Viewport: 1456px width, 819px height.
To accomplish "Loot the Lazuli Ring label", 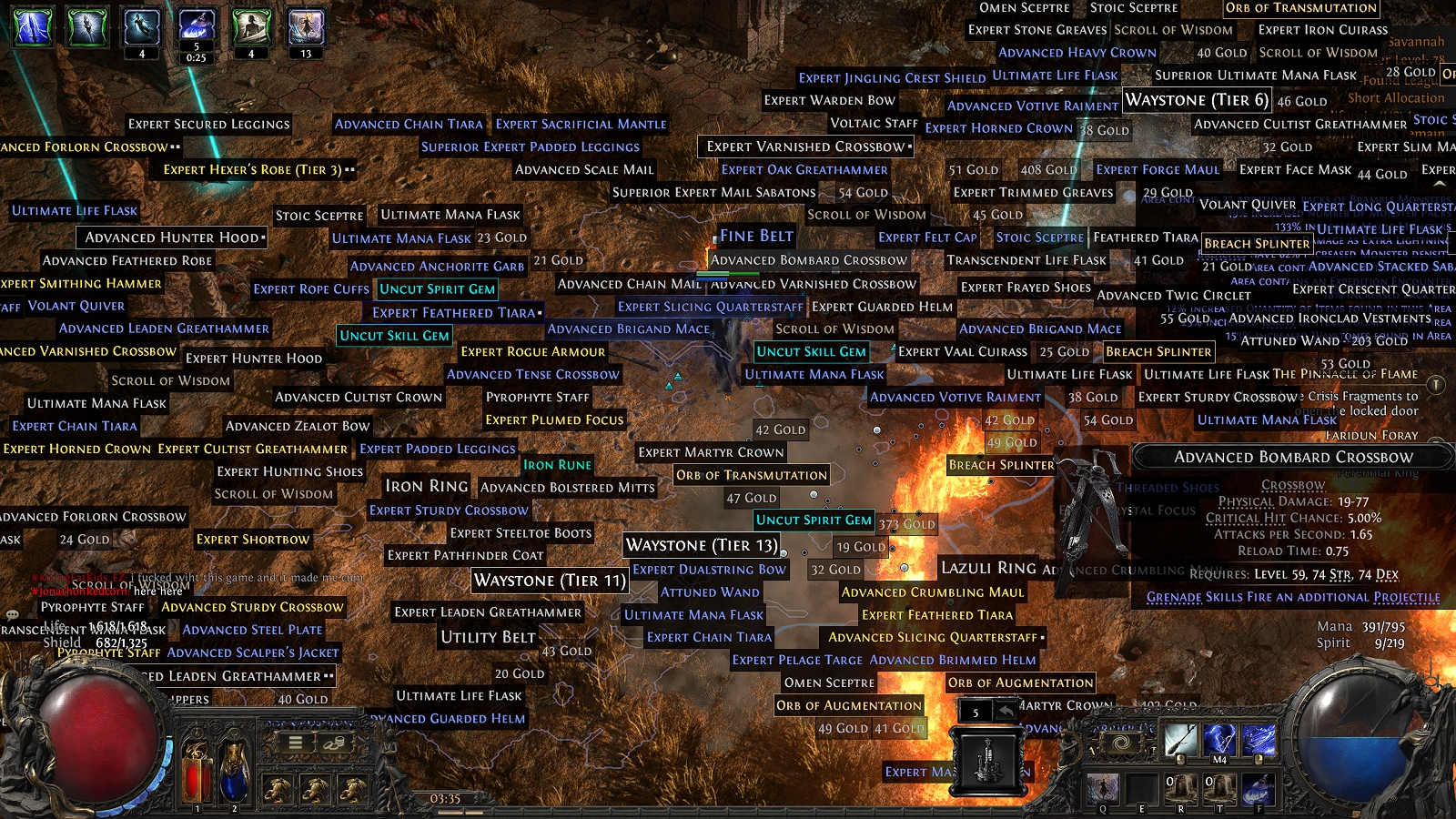I will 988,568.
